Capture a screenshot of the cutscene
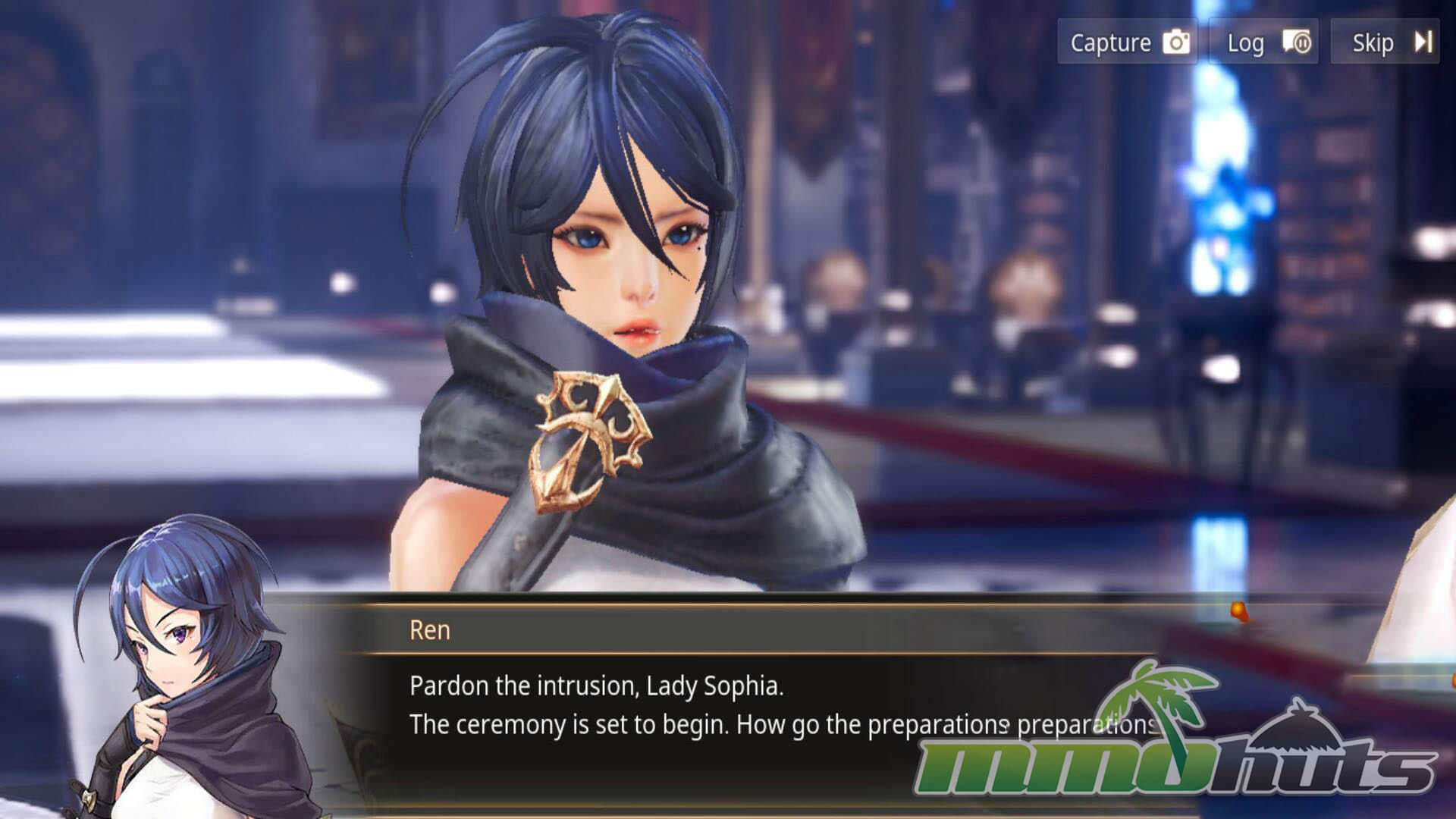Viewport: 1456px width, 819px height. (x=1128, y=42)
